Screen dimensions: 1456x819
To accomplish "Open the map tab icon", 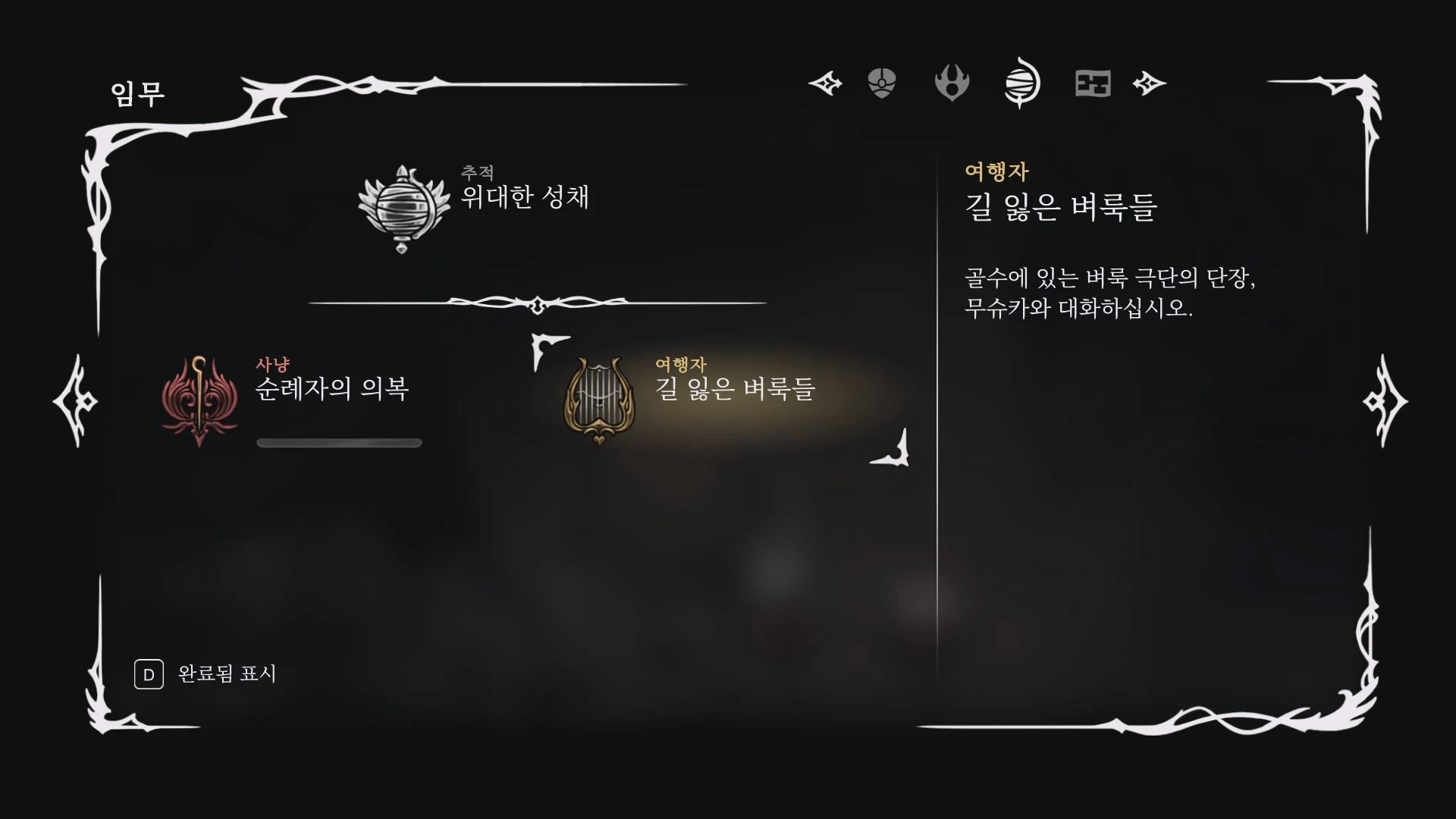I will [x=1092, y=83].
